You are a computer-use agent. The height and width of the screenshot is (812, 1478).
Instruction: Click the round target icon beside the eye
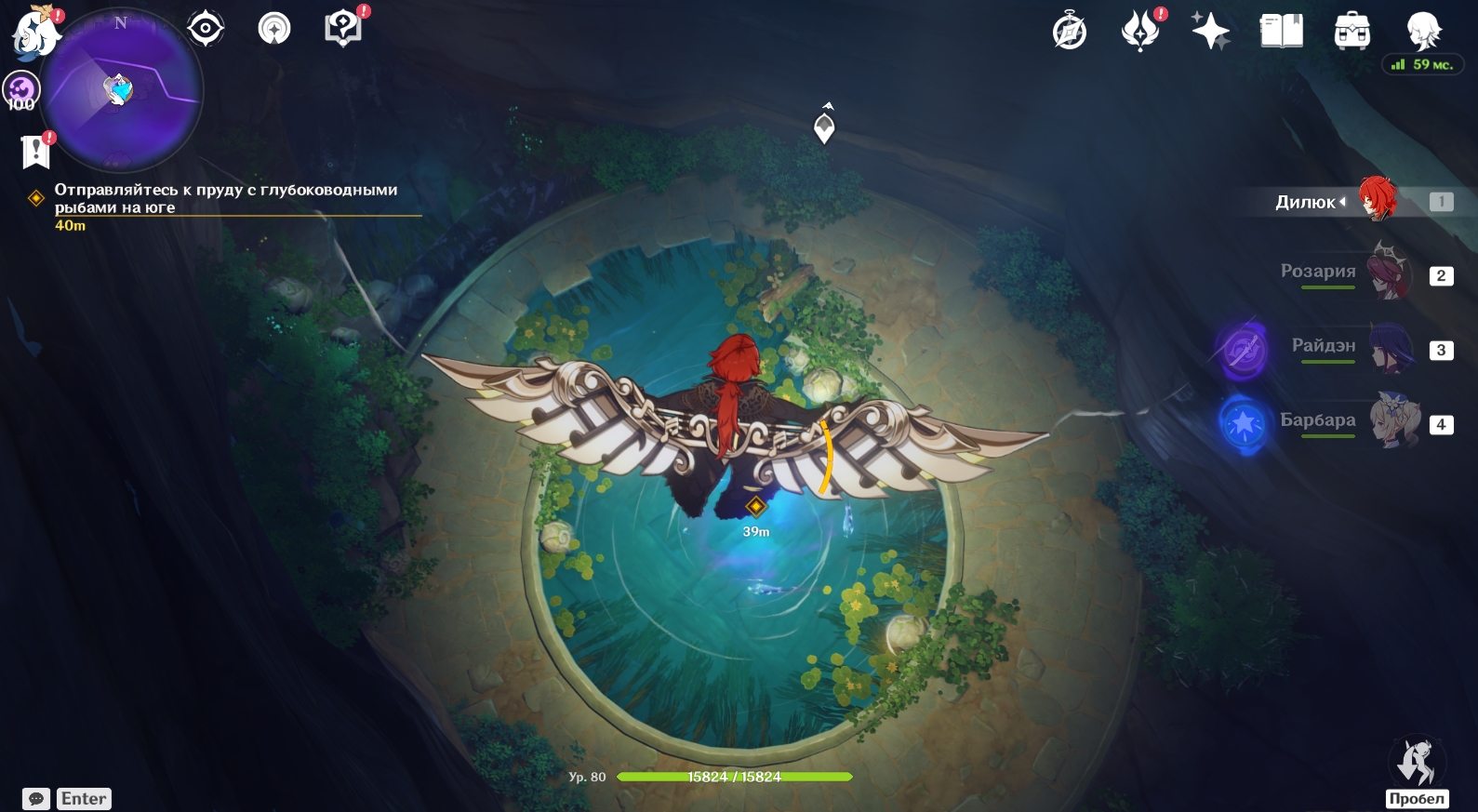coord(274,29)
